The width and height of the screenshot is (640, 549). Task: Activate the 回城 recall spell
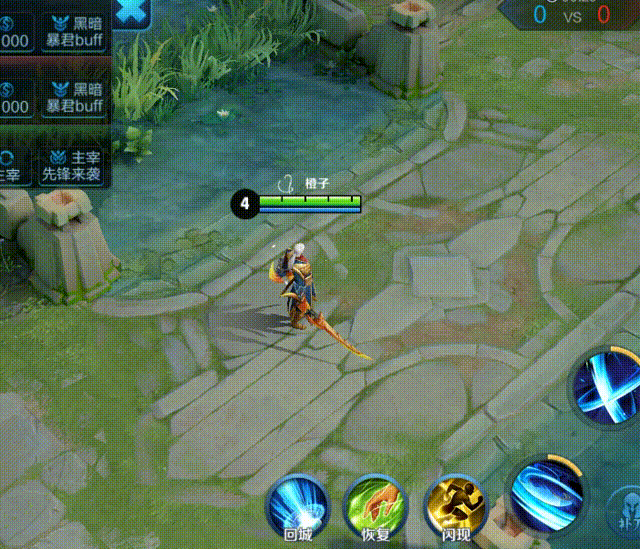point(298,507)
